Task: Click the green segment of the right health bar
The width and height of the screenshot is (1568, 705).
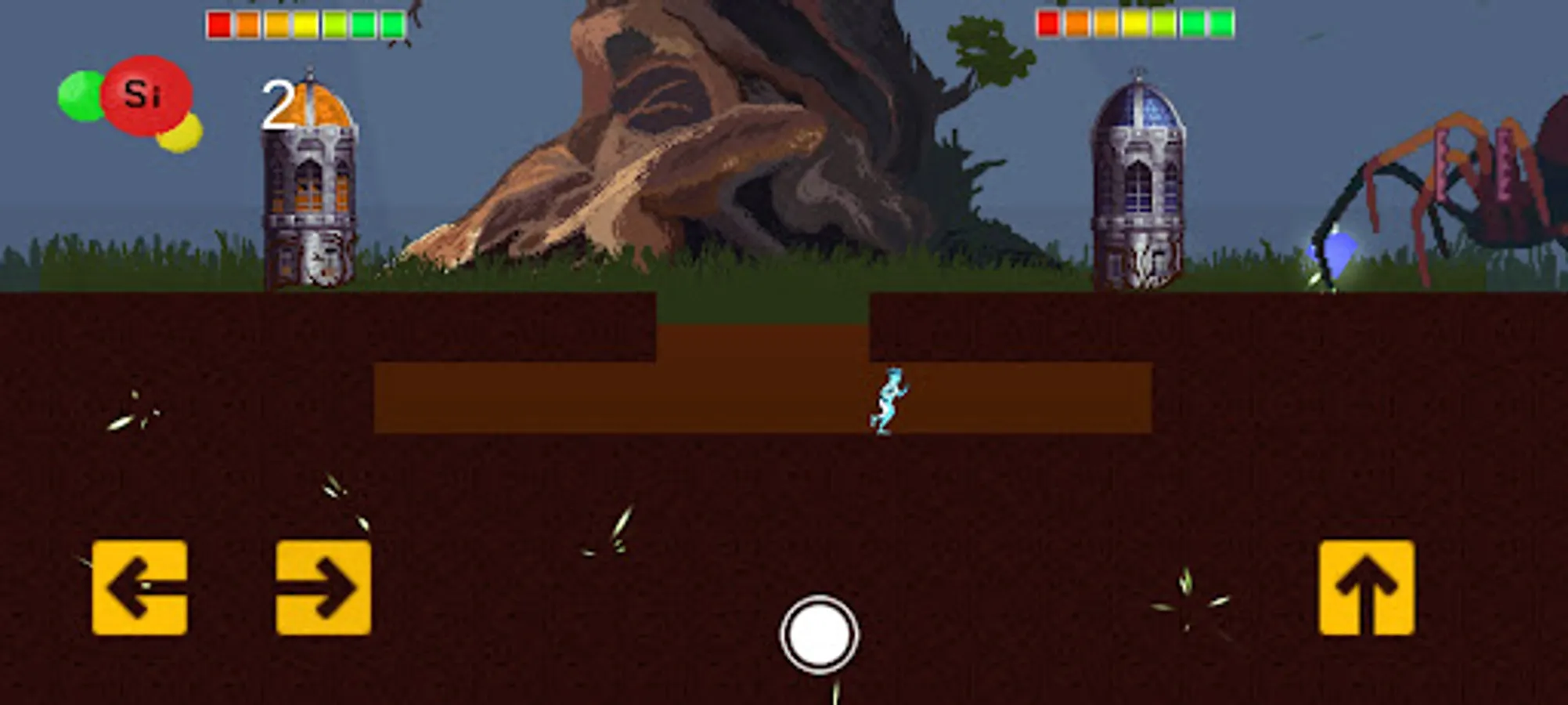Action: [1221, 23]
